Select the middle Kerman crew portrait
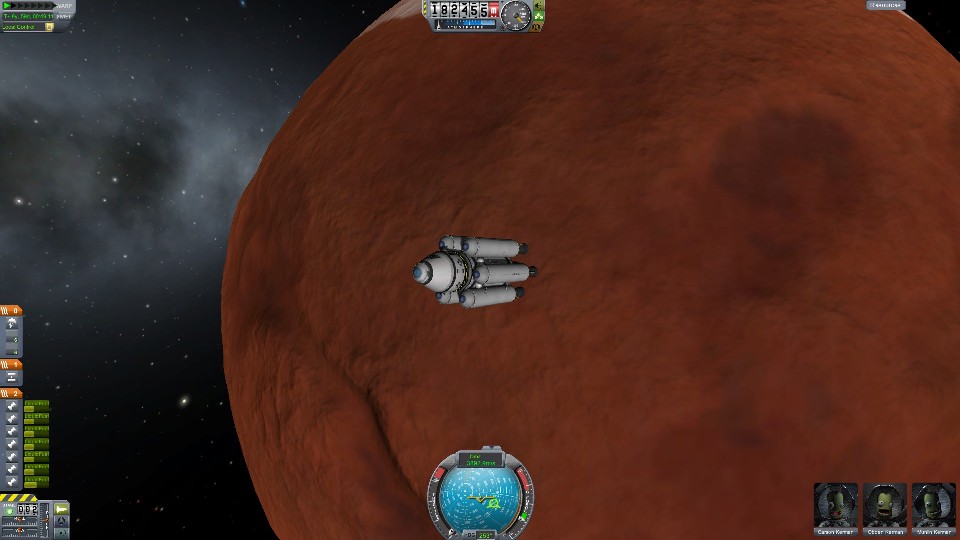The image size is (960, 540). 884,505
